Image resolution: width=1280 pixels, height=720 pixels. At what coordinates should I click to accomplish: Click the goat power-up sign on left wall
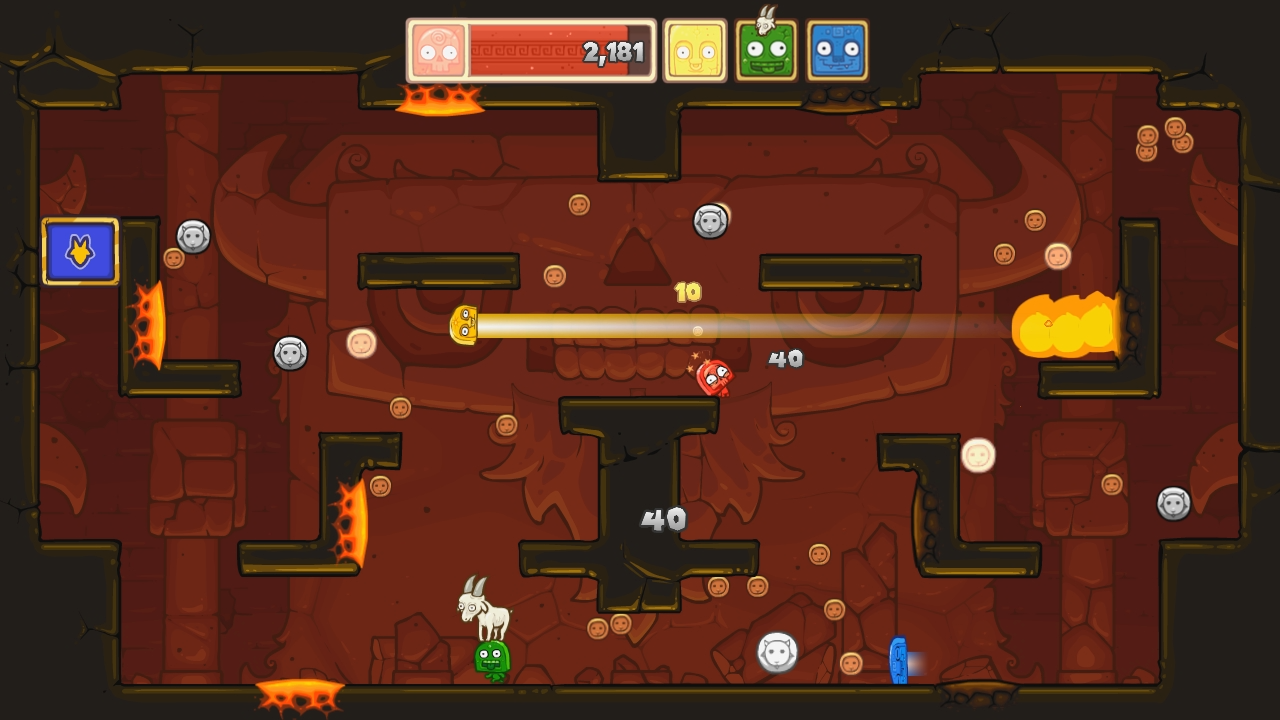[x=79, y=252]
